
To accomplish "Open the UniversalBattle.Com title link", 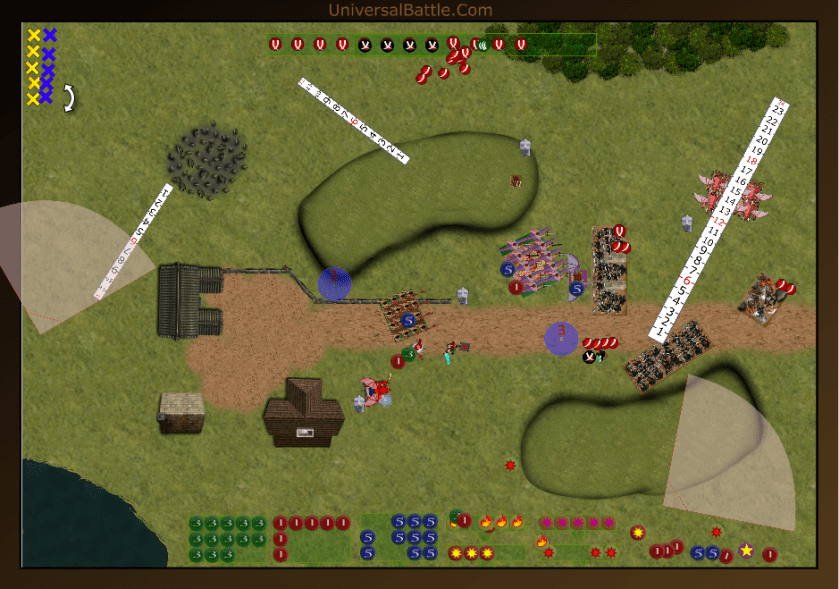I will coord(410,10).
